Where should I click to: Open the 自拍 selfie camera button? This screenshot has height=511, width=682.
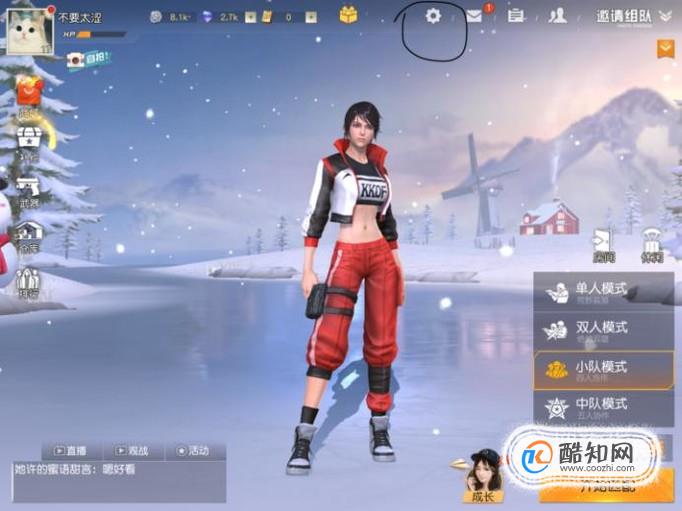(88, 59)
